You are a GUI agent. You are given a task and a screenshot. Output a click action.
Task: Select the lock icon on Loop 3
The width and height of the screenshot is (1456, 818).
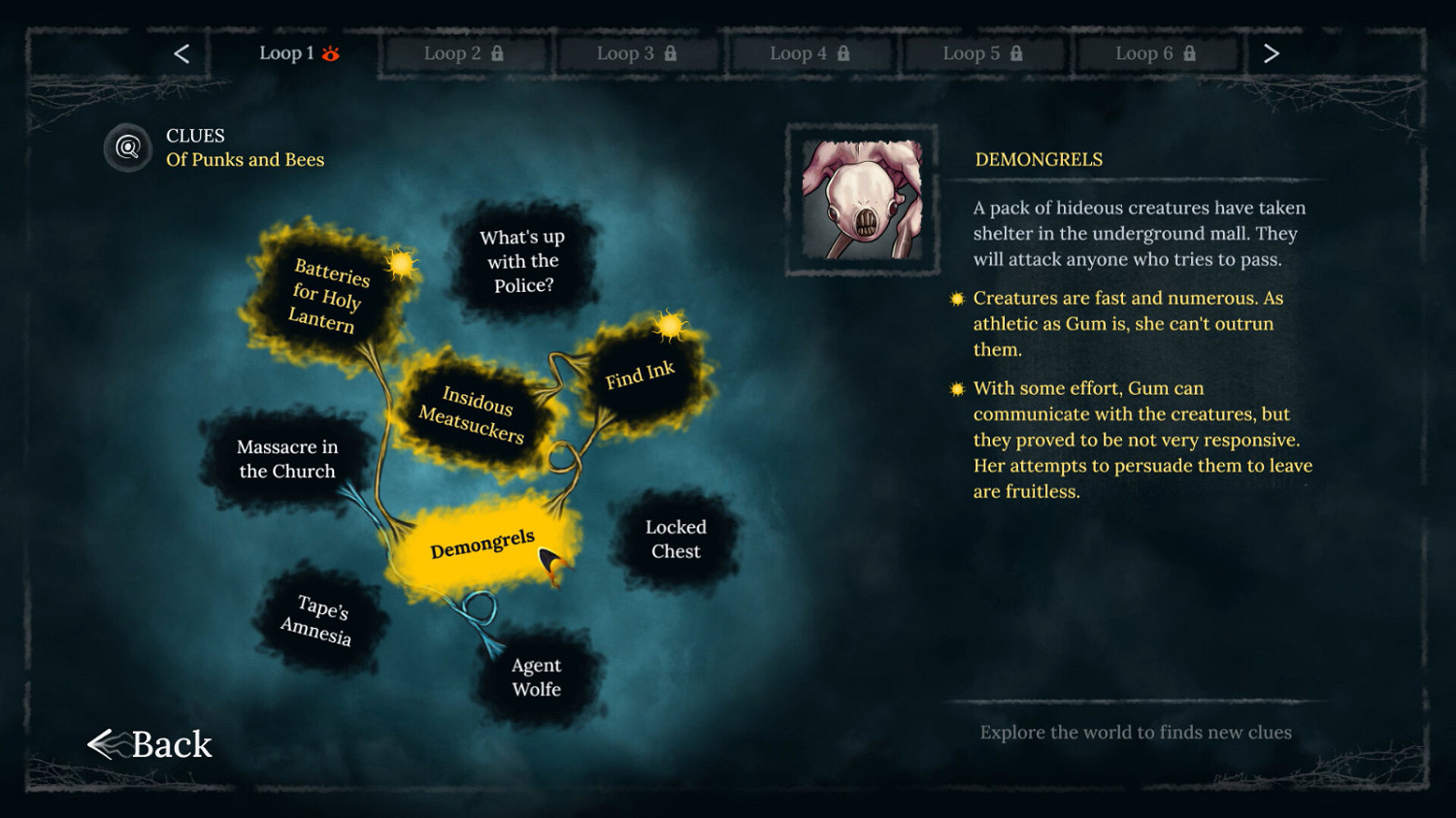pyautogui.click(x=674, y=54)
